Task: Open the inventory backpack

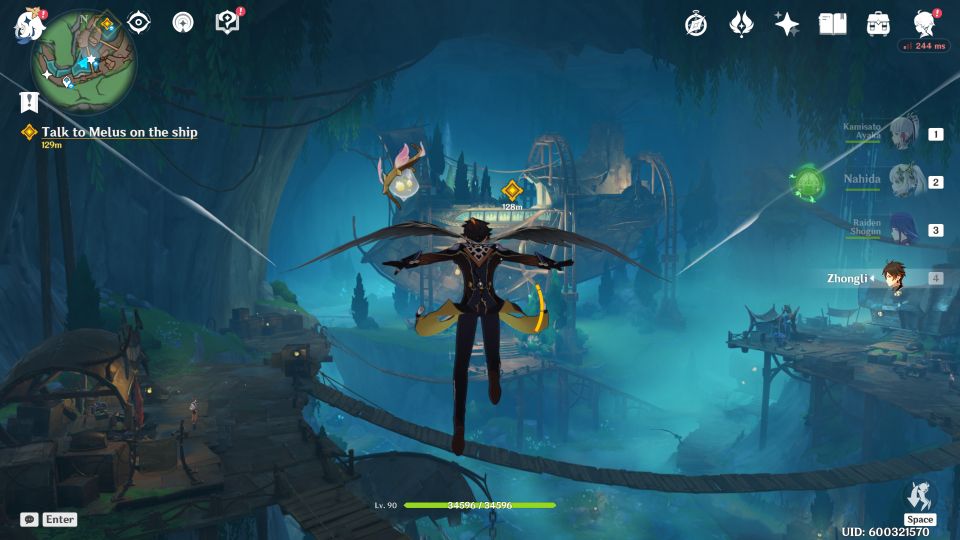Action: (x=878, y=24)
